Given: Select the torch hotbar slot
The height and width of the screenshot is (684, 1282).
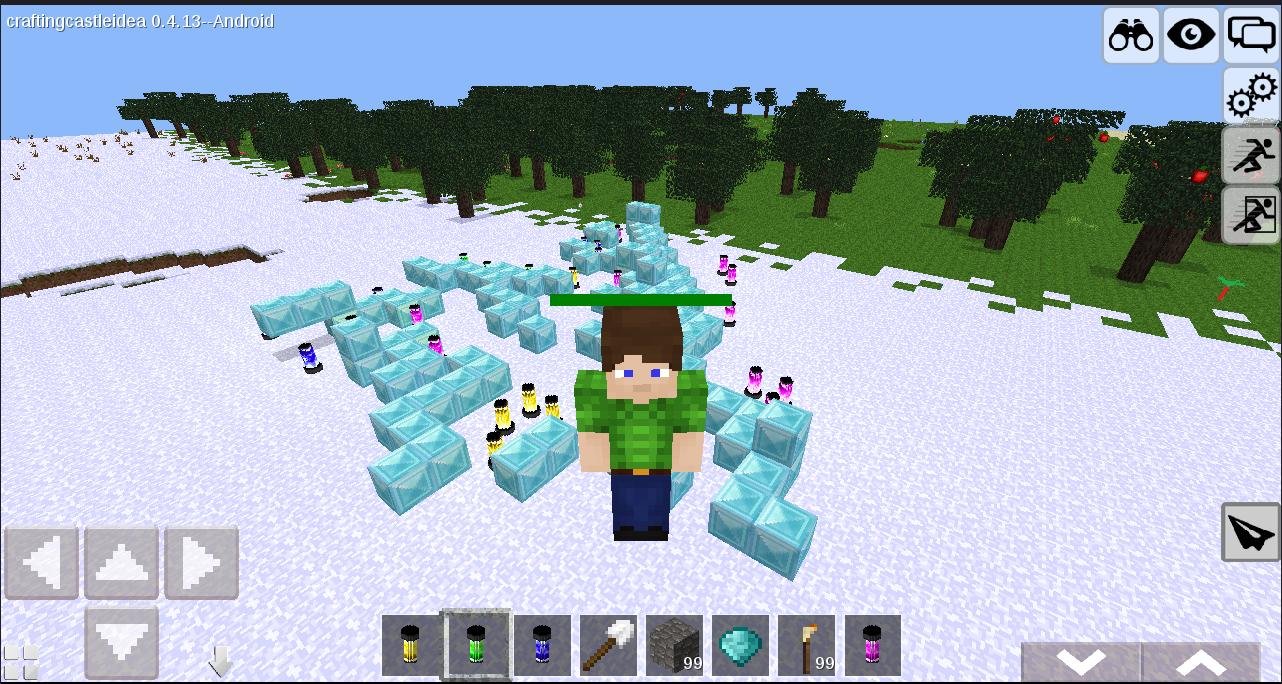Looking at the screenshot, I should coord(806,646).
